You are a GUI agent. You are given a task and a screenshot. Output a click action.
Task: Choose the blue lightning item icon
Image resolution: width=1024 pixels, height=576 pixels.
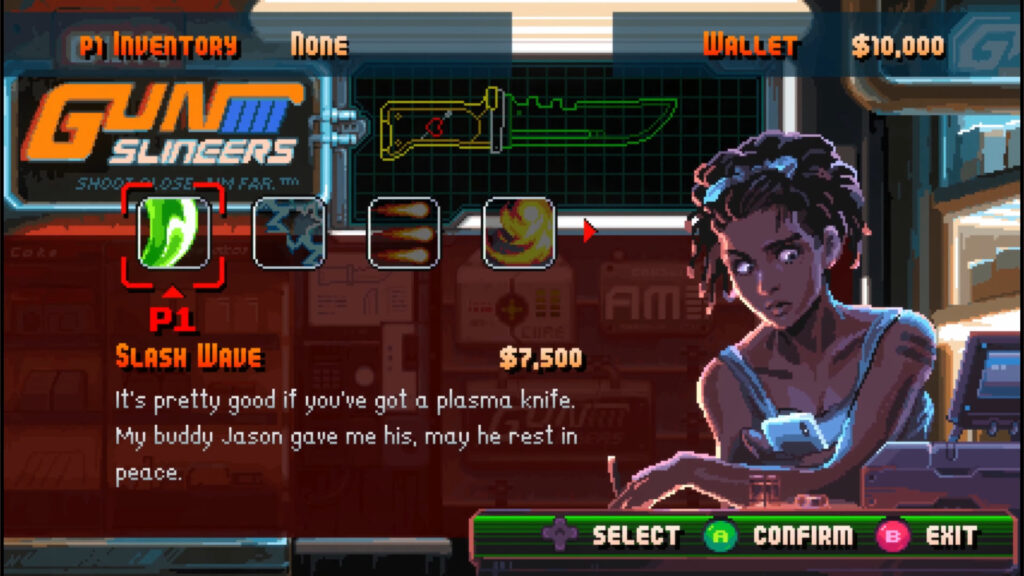289,233
